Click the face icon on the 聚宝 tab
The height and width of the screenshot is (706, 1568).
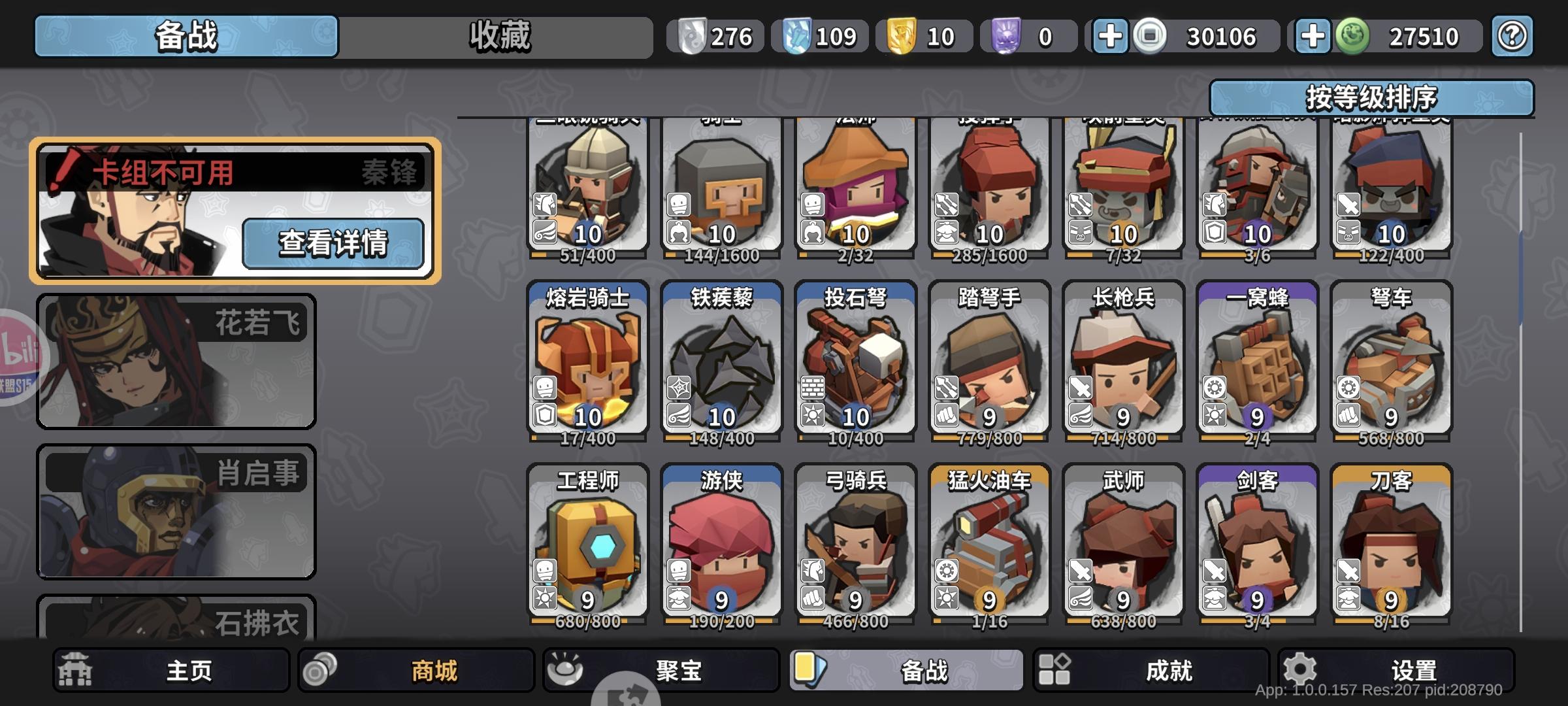[x=571, y=670]
